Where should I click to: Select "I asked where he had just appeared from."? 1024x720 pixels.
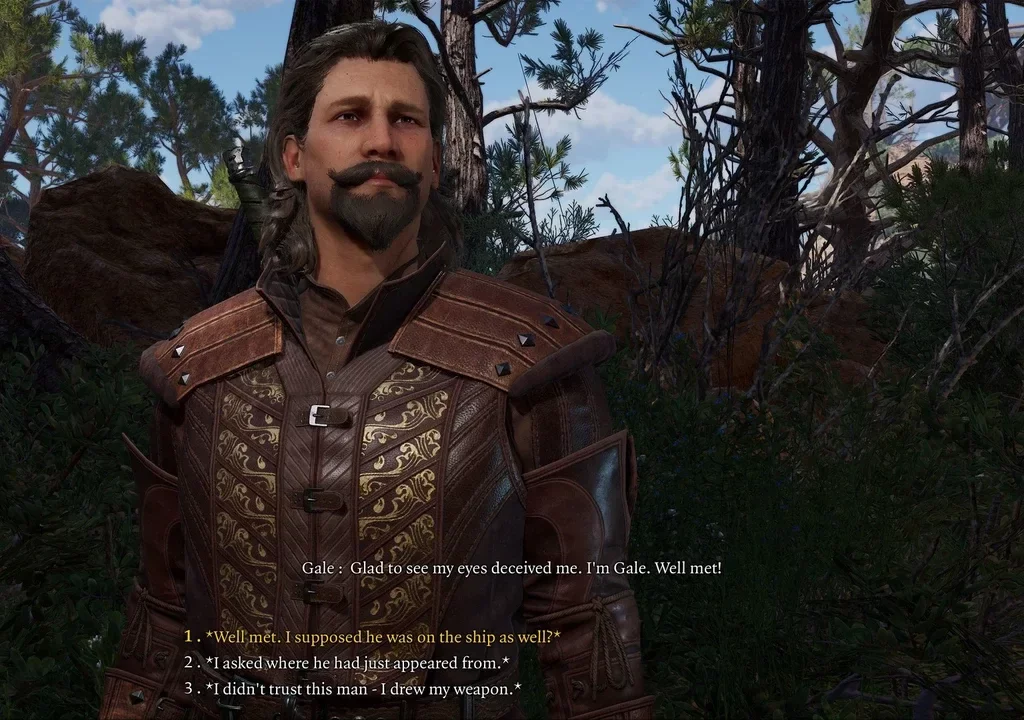coord(357,662)
